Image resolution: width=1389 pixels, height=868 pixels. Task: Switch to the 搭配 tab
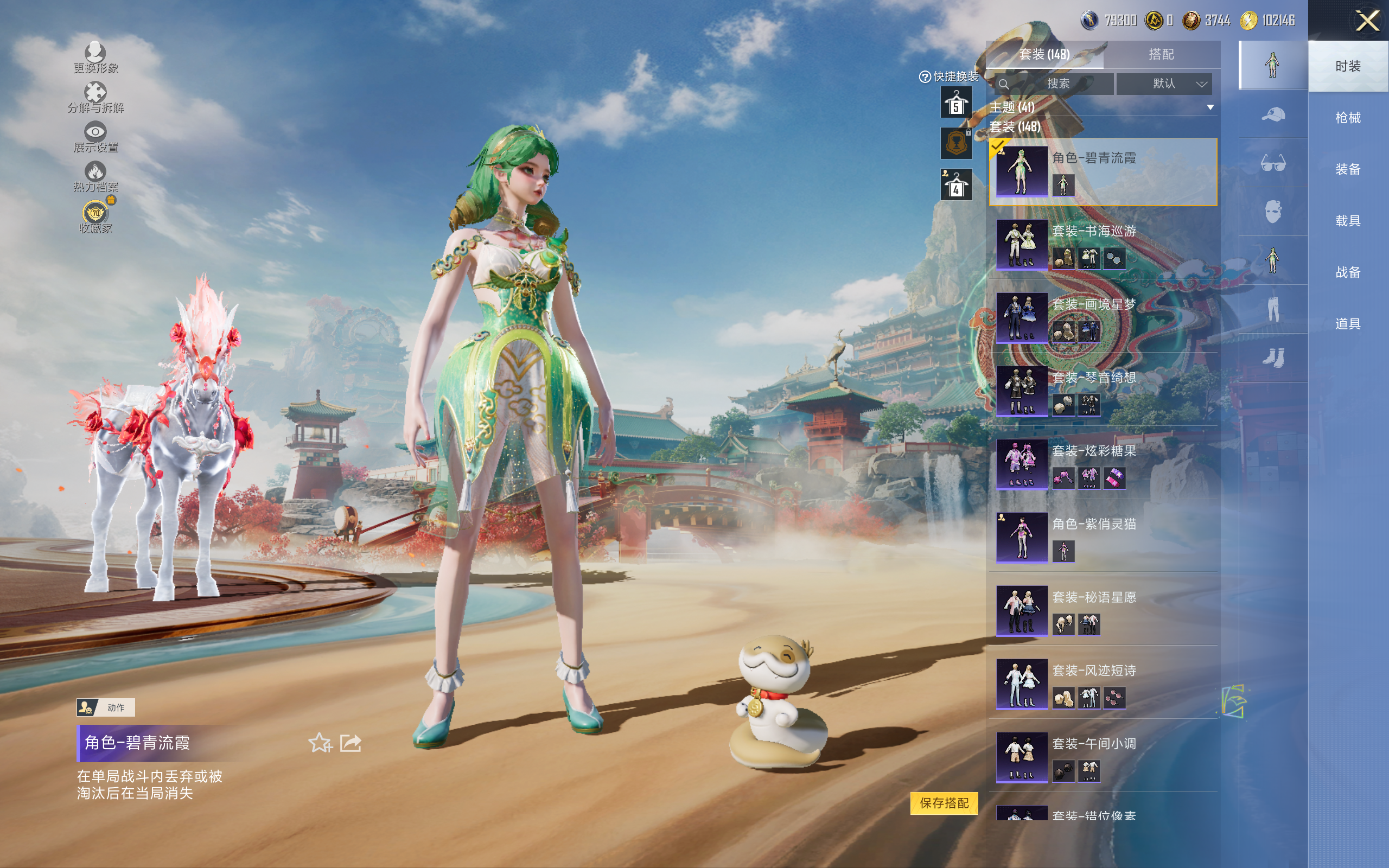(x=1161, y=55)
